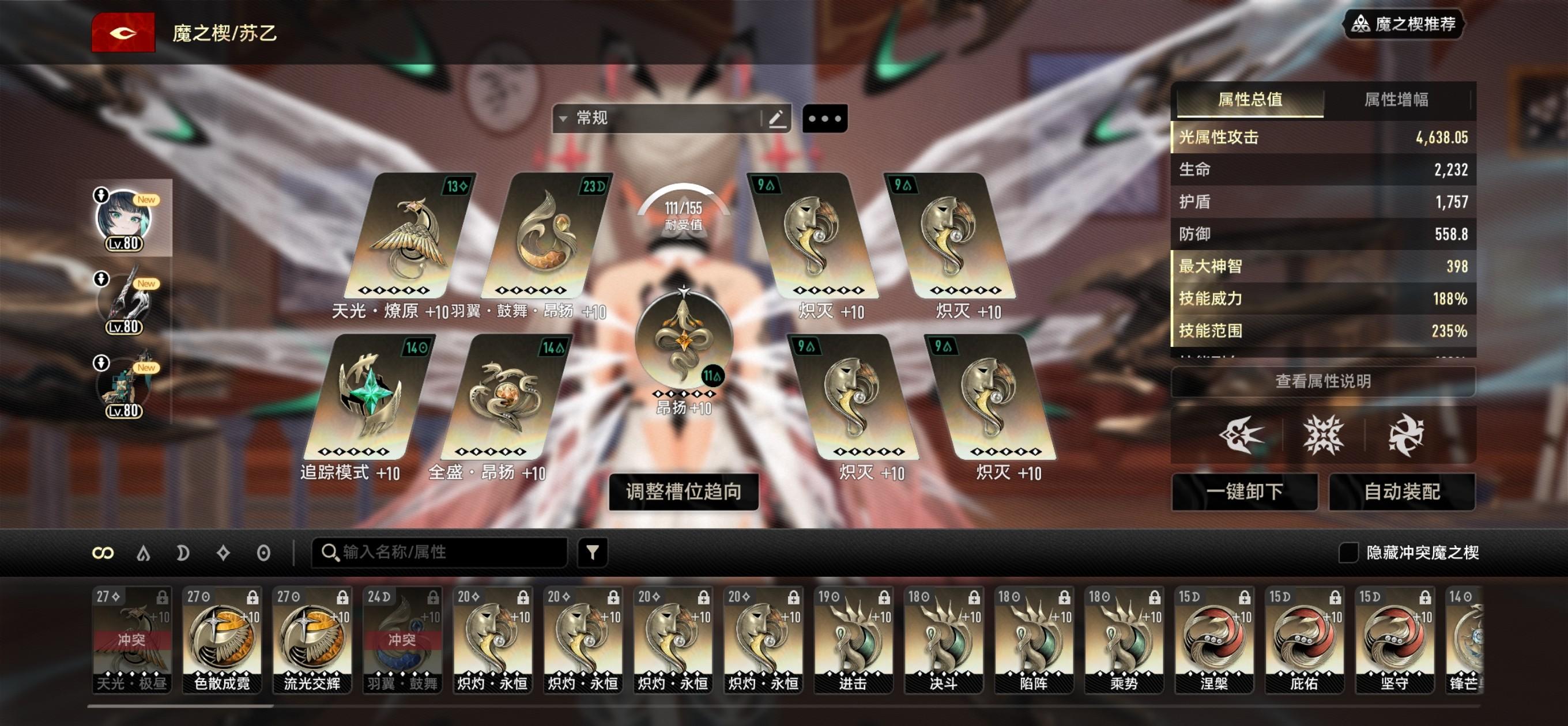Click the name/attribute search field
Screen dimensions: 1568x726
pyautogui.click(x=444, y=553)
